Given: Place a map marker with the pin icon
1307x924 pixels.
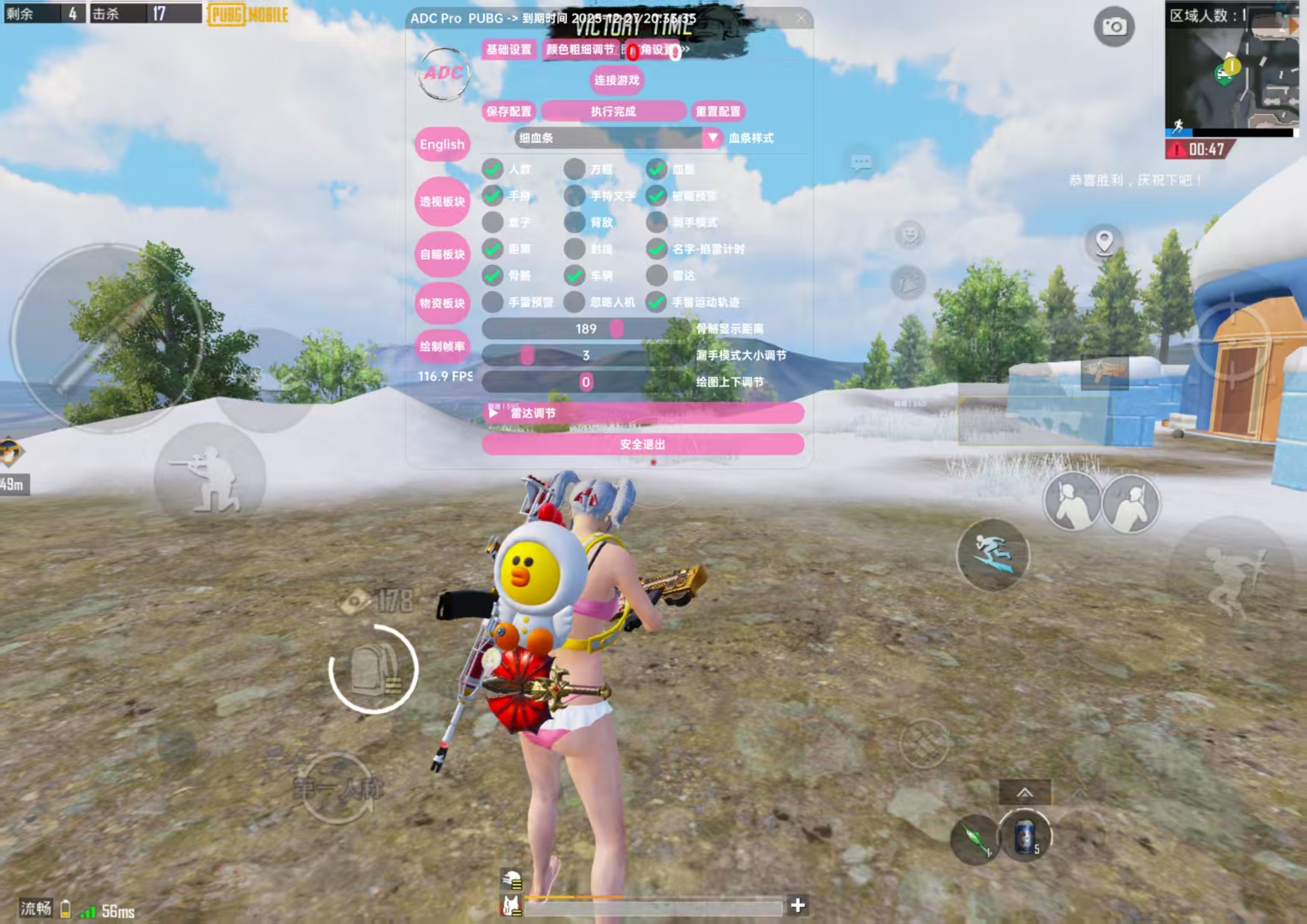Looking at the screenshot, I should click(x=1104, y=242).
